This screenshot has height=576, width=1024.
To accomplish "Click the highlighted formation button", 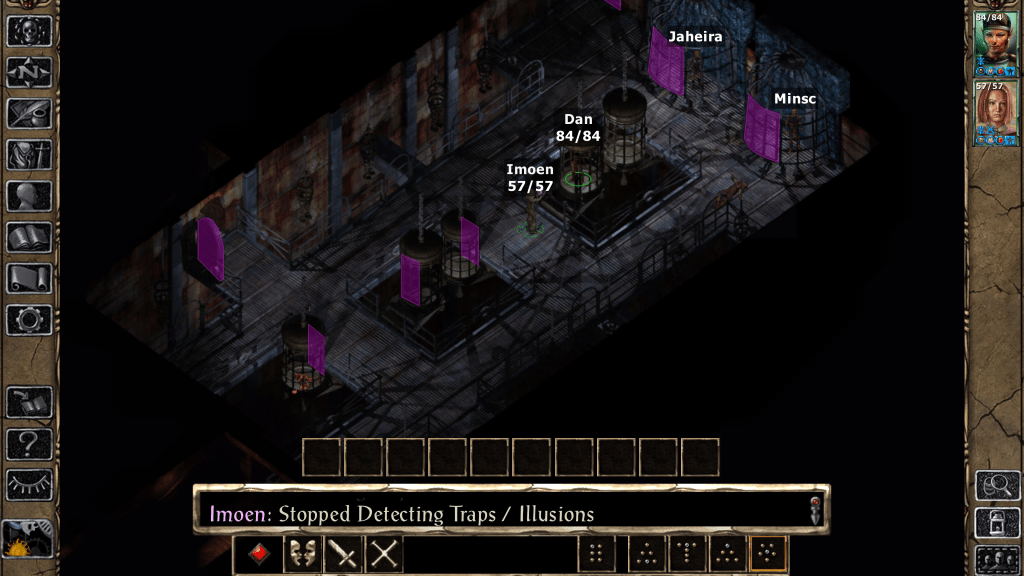I will tap(768, 554).
